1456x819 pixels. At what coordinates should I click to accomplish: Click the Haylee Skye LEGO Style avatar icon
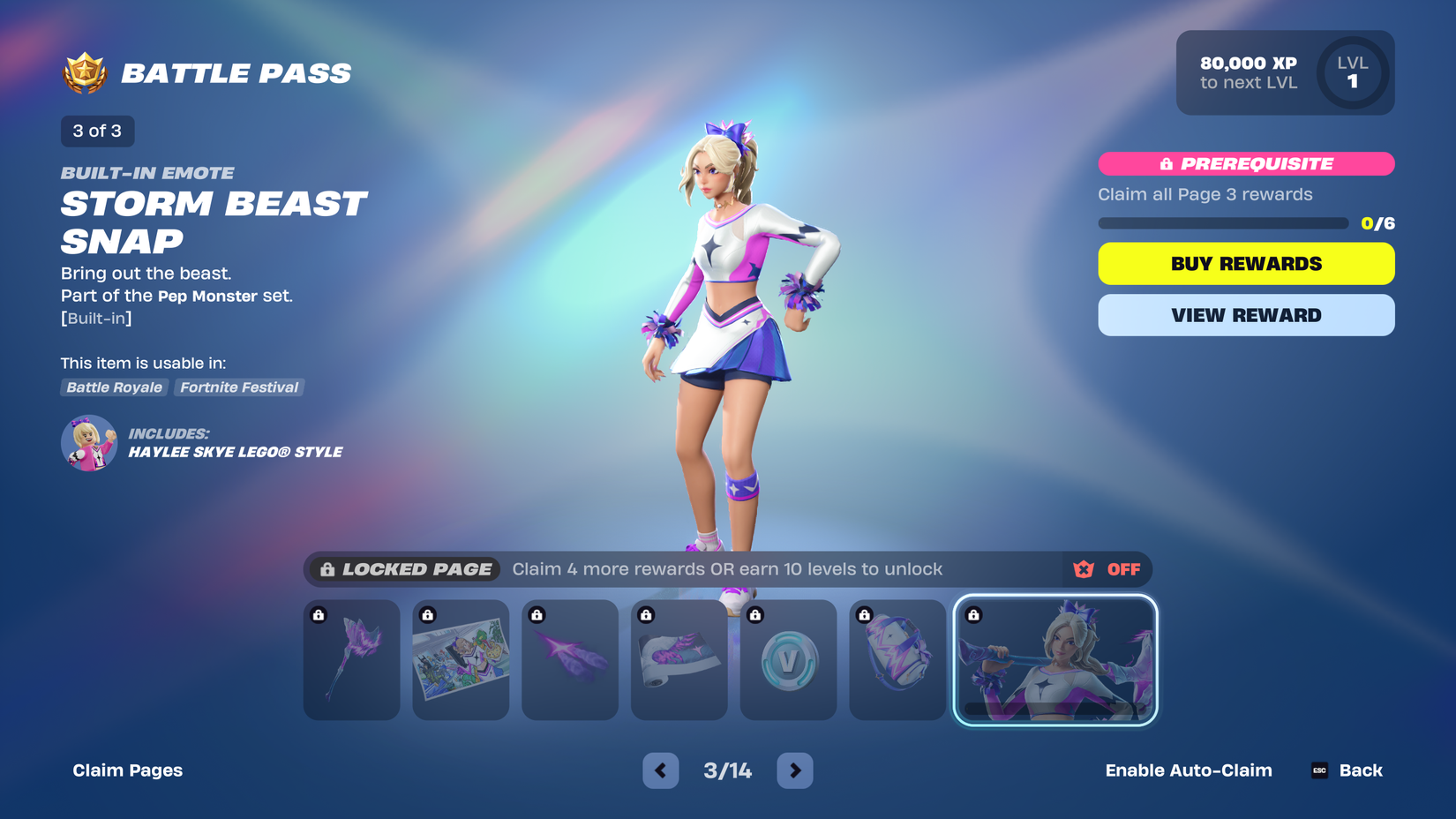pyautogui.click(x=88, y=442)
